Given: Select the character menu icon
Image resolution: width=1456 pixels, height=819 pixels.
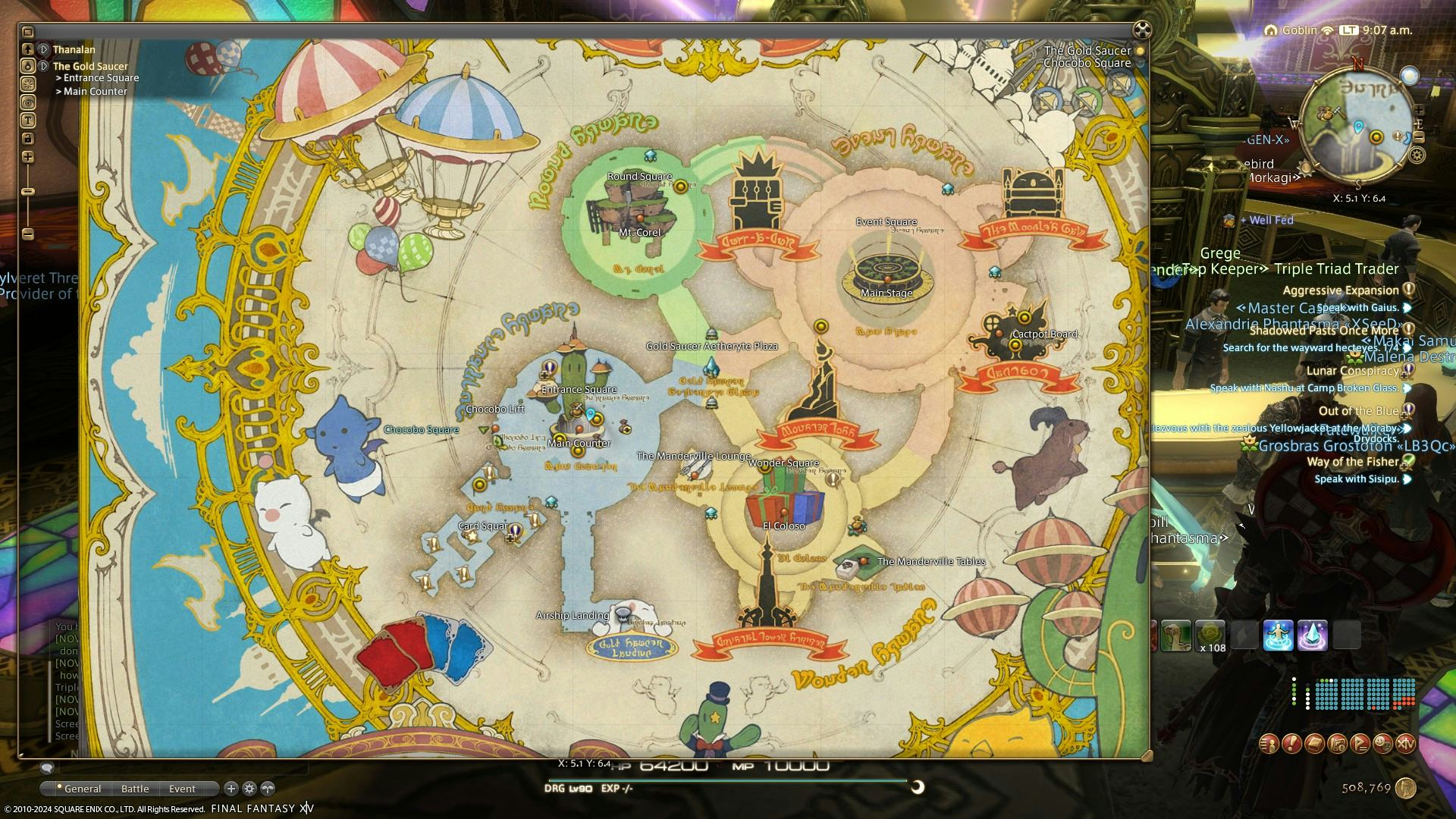Looking at the screenshot, I should [1269, 743].
